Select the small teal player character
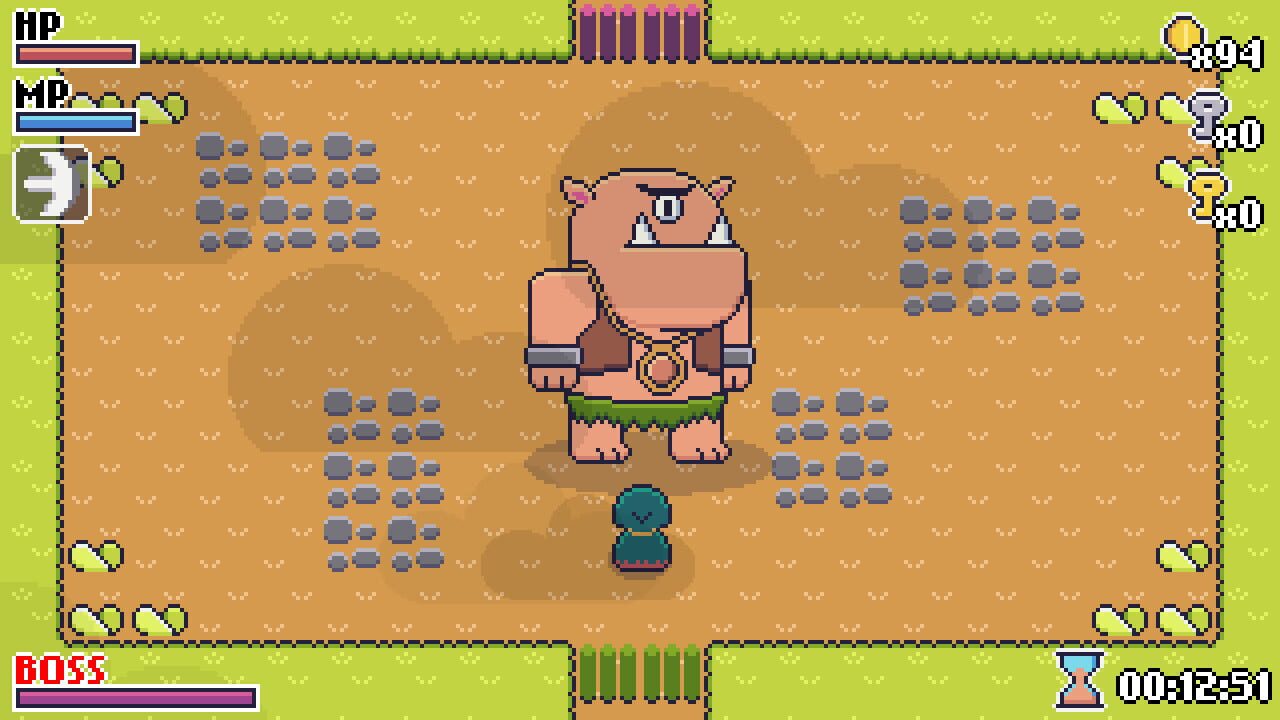 [x=640, y=525]
